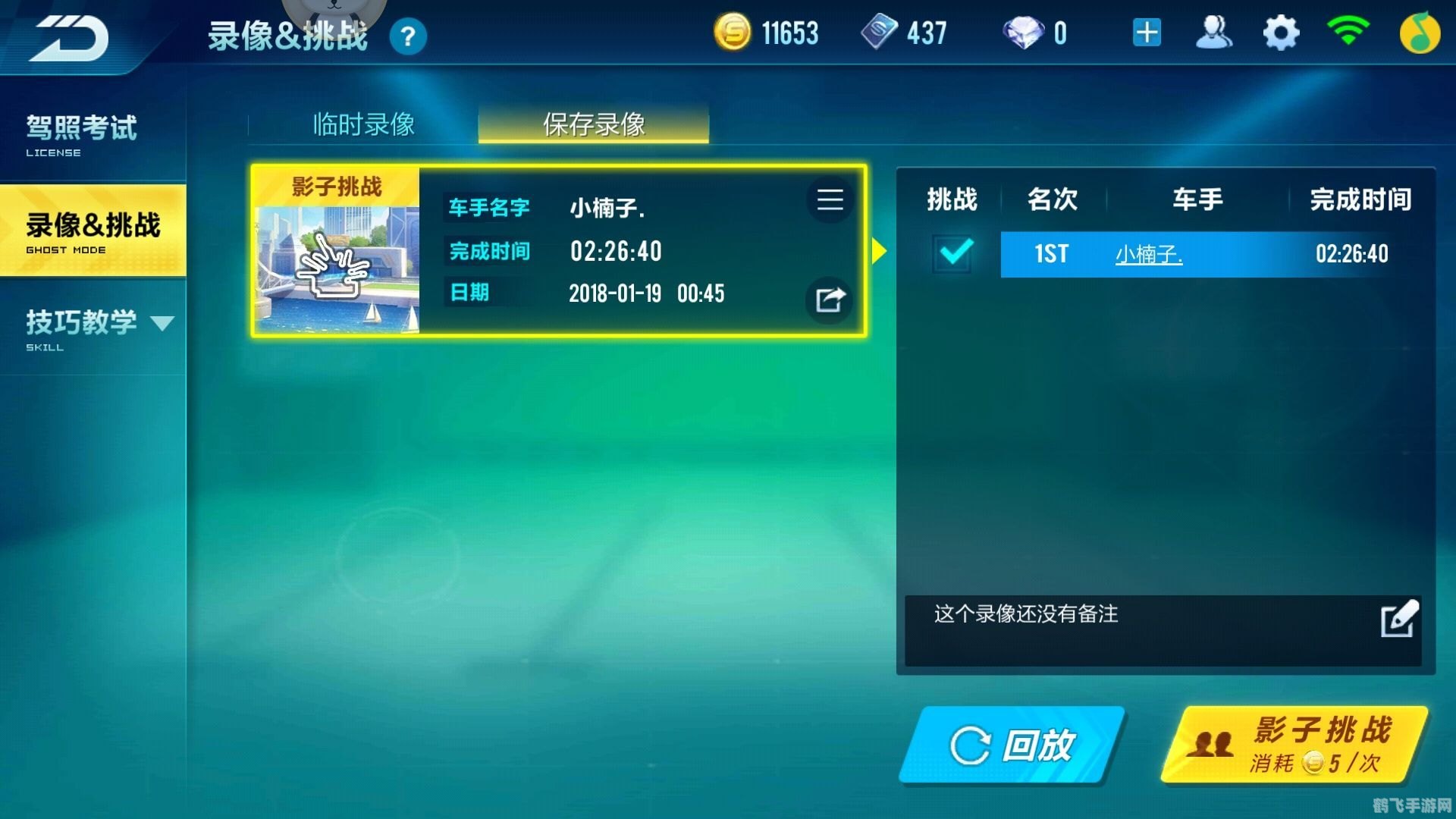Open the rider link 小楠子.

coord(1150,254)
